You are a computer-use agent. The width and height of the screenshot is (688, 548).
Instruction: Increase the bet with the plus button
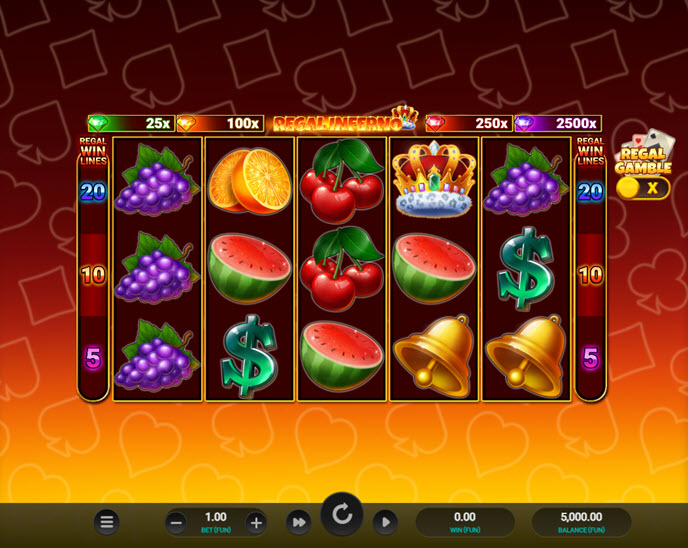(x=256, y=522)
